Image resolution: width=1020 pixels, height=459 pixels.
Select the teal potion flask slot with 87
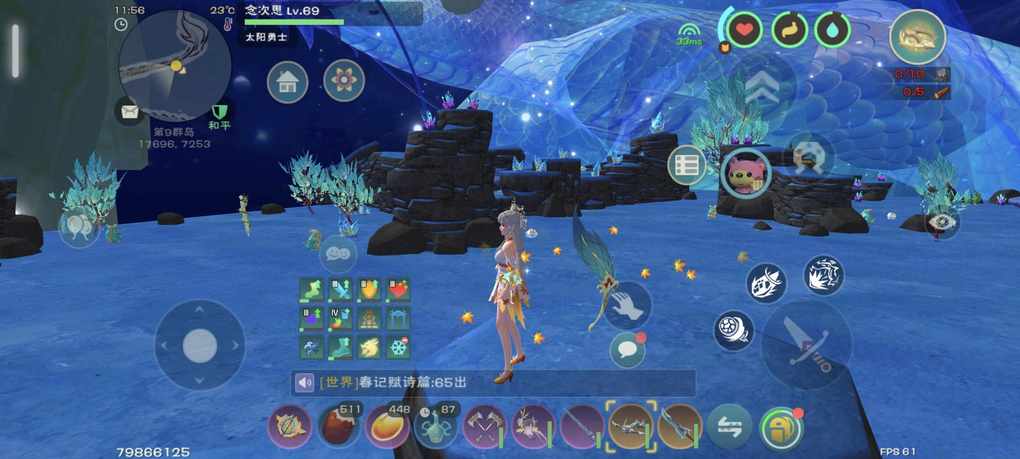click(x=436, y=427)
